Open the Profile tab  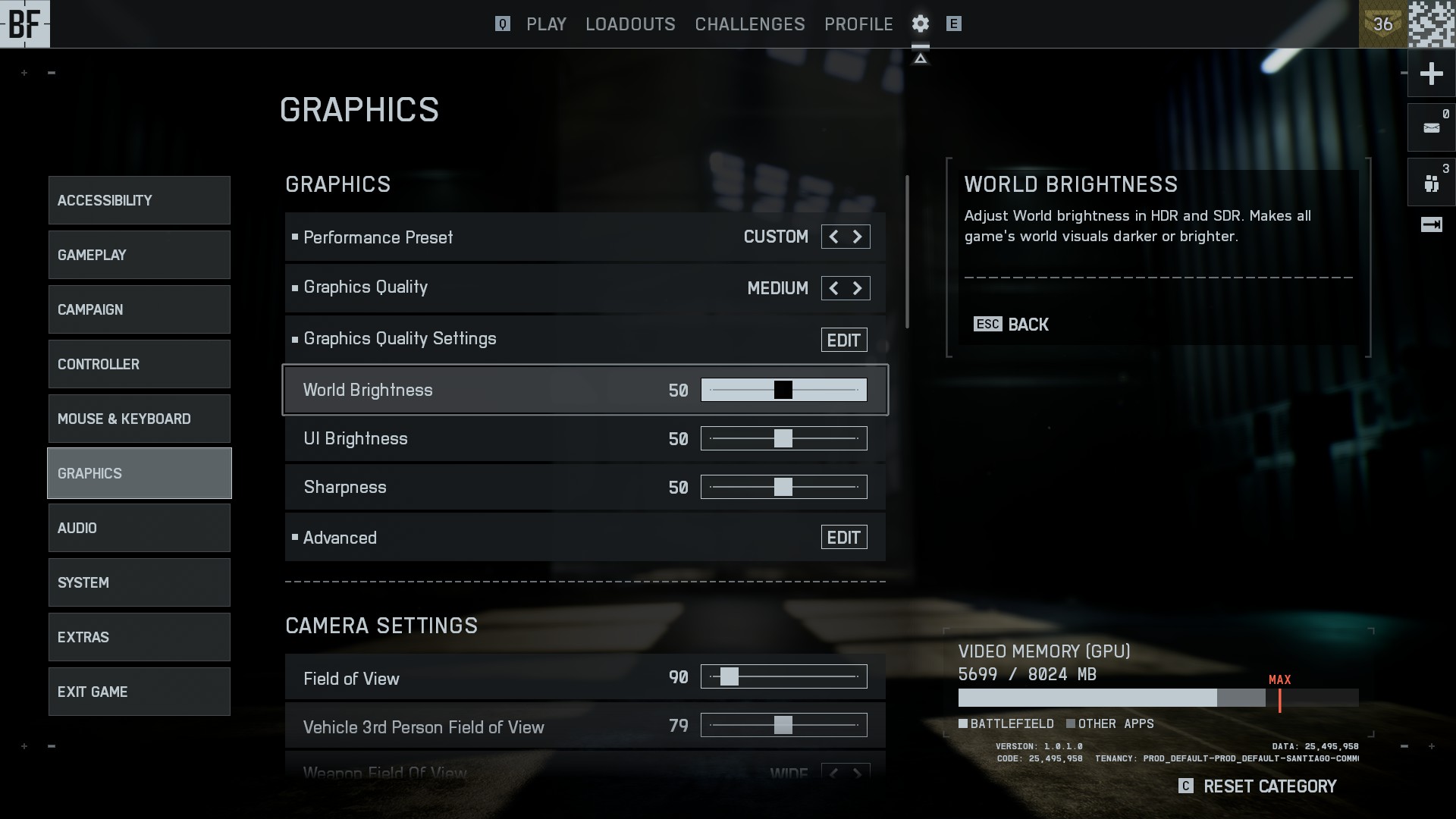click(858, 24)
